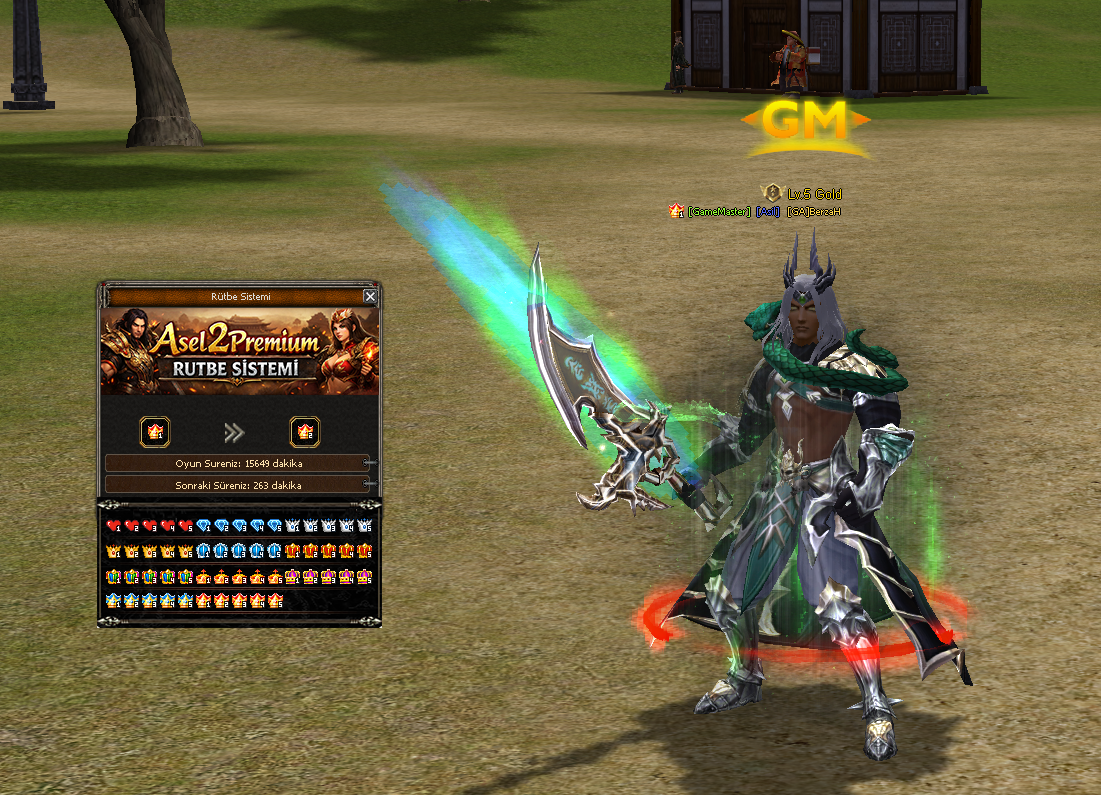This screenshot has height=795, width=1101.
Task: Click the plain gold crown rank 1 icon
Action: [113, 551]
